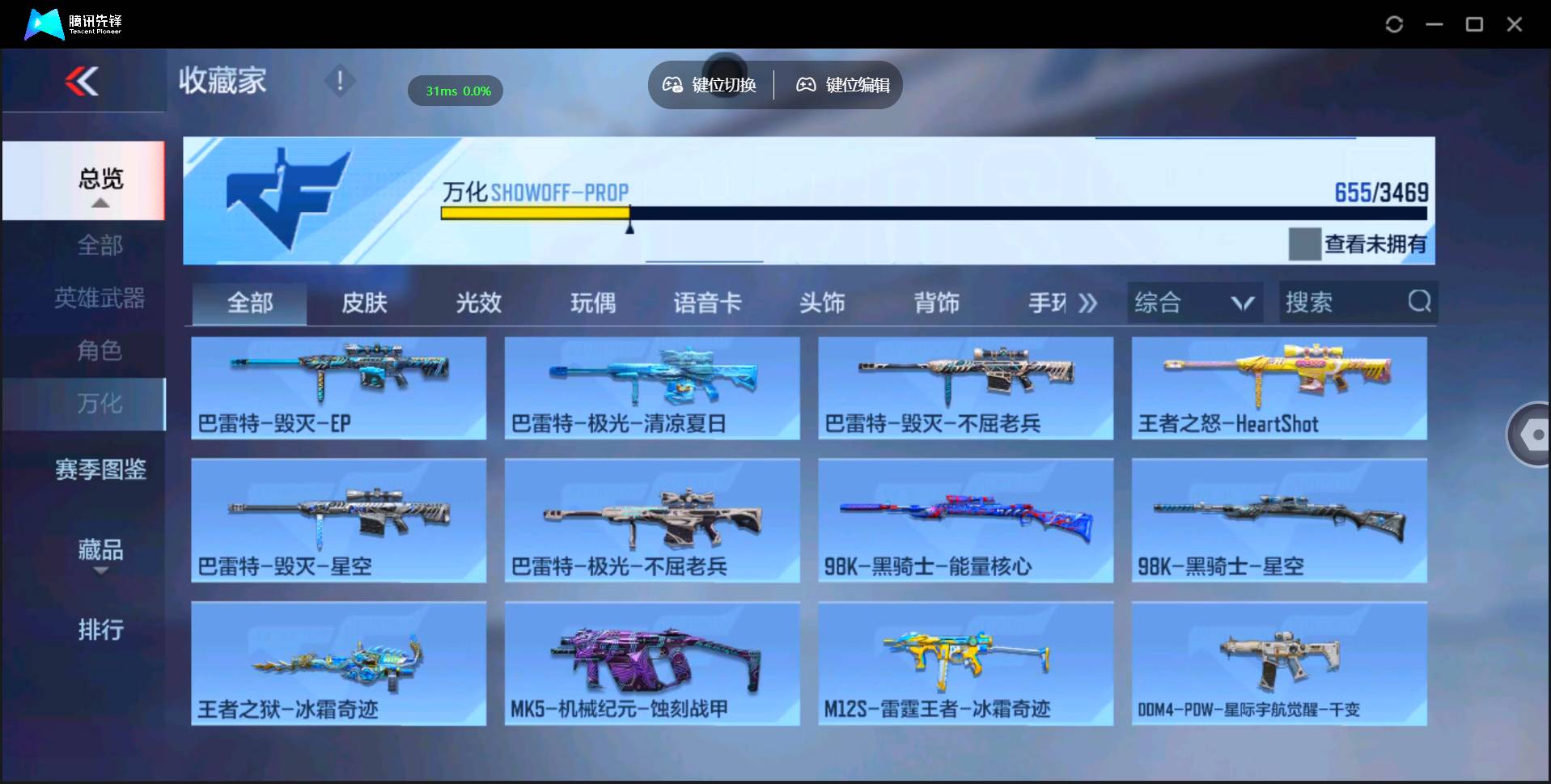Open 英雄武器 in the sidebar
This screenshot has height=784, width=1551.
pyautogui.click(x=100, y=298)
